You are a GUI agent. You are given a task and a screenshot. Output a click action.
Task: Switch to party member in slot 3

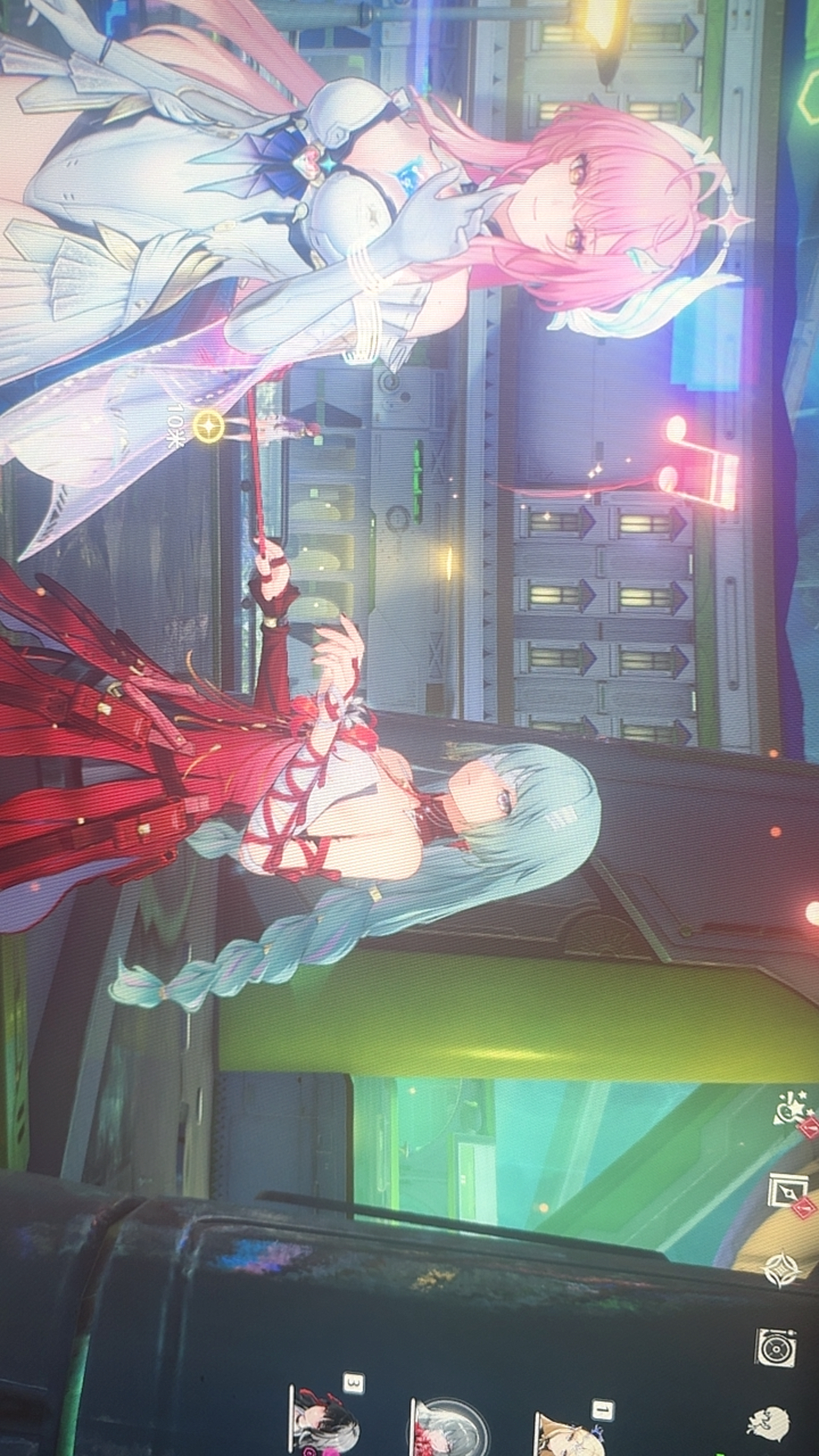[324, 1418]
